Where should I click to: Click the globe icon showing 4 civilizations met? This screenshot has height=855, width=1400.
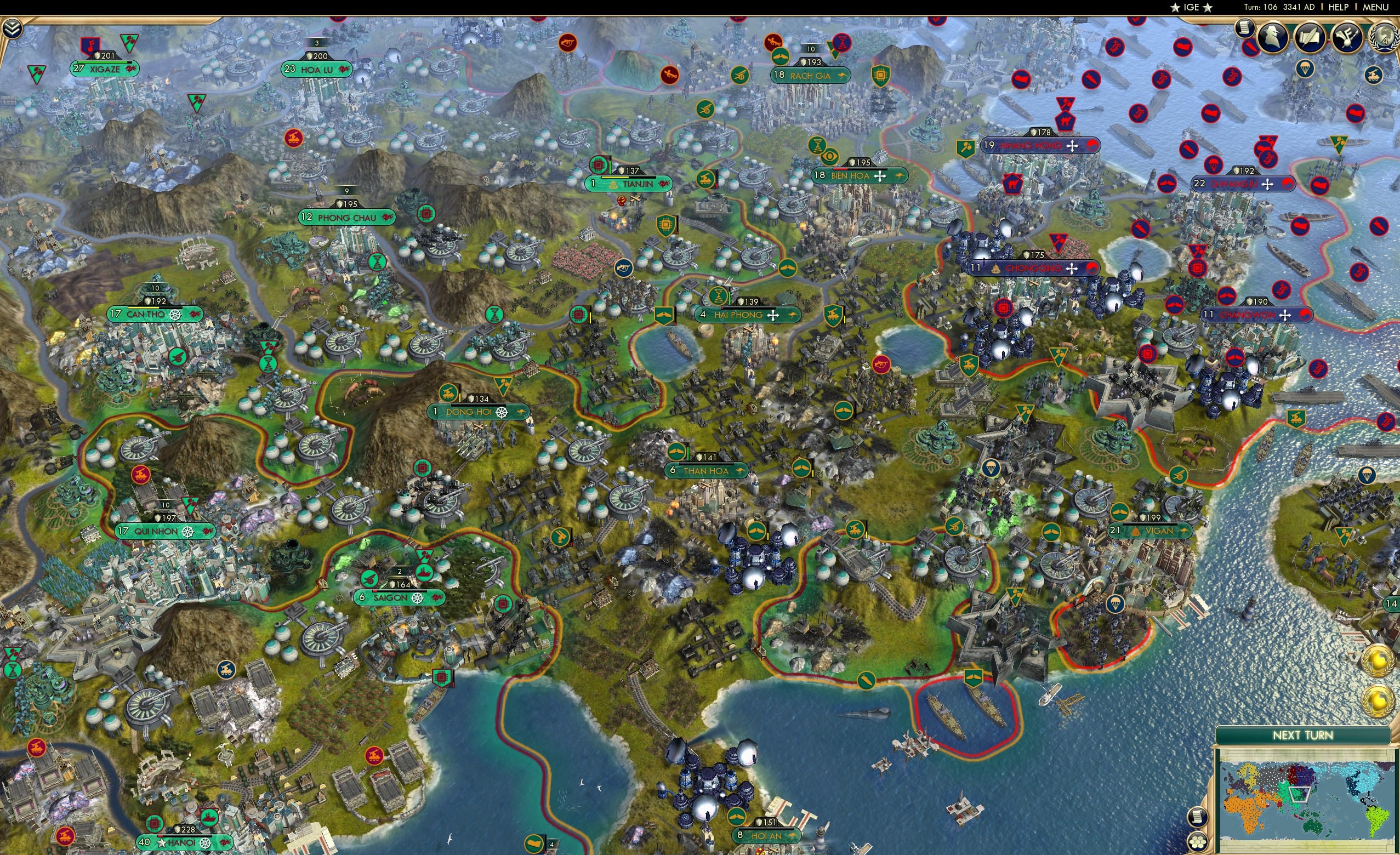click(1385, 38)
